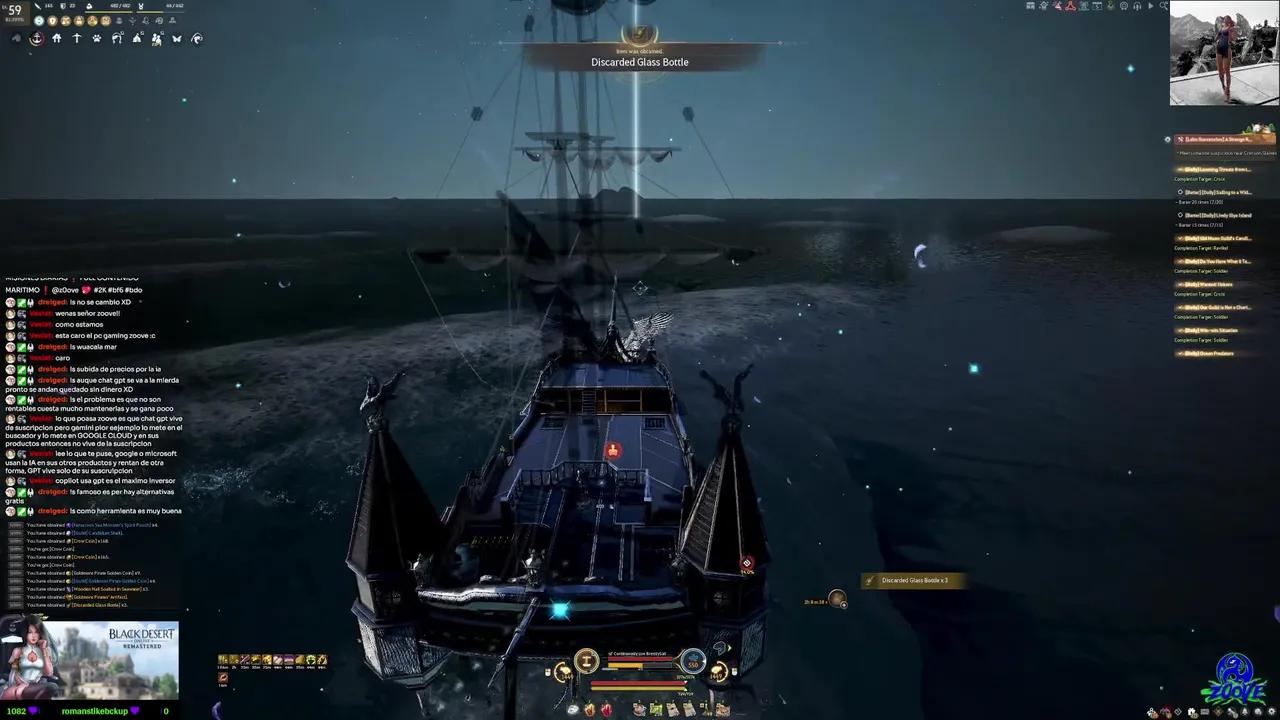Use the red crystal quick slot item
The height and width of the screenshot is (720, 1280).
(606, 710)
